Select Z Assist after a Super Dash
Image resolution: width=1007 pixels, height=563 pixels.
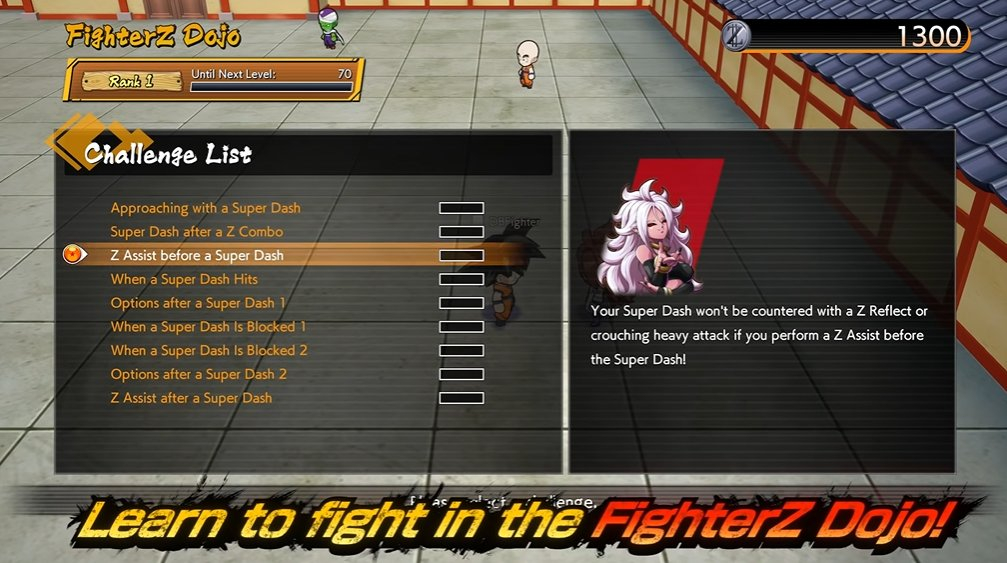click(191, 398)
